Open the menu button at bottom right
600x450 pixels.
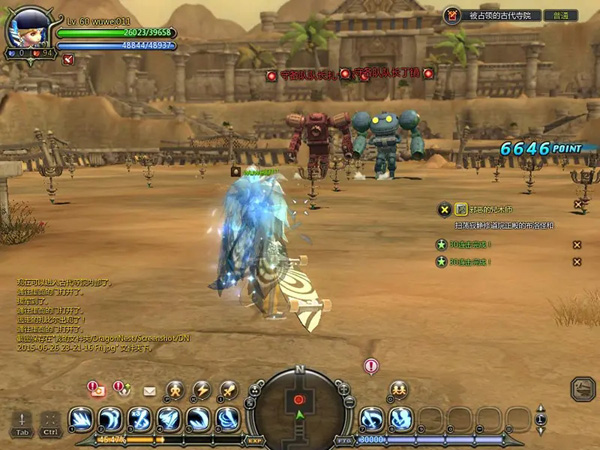pos(582,390)
